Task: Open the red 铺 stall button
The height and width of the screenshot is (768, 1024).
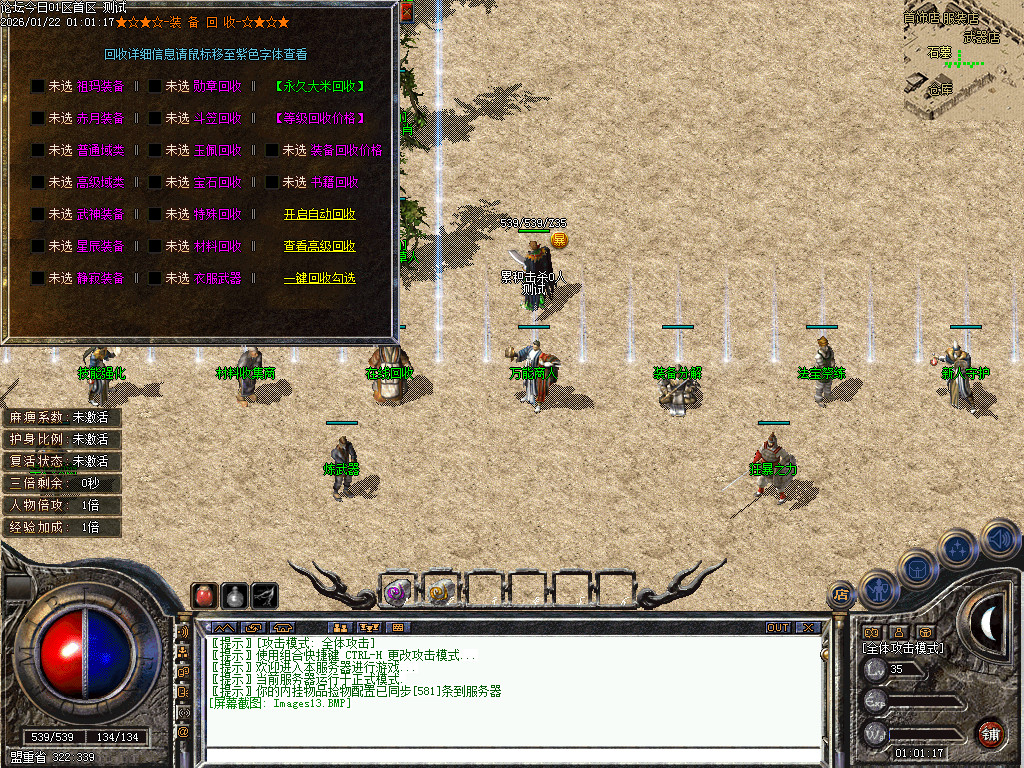Action: [x=991, y=733]
